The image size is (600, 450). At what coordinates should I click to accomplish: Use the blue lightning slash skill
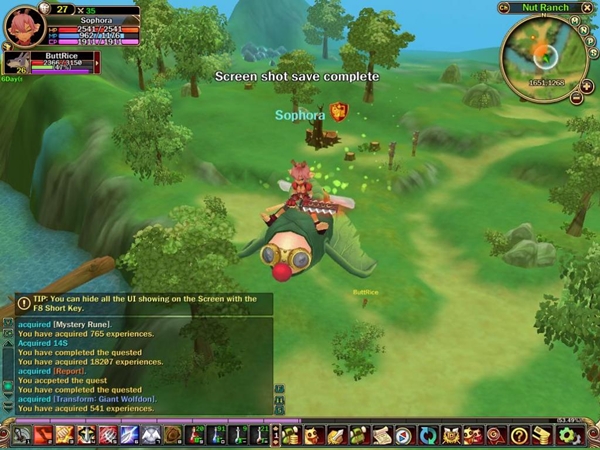[129, 435]
